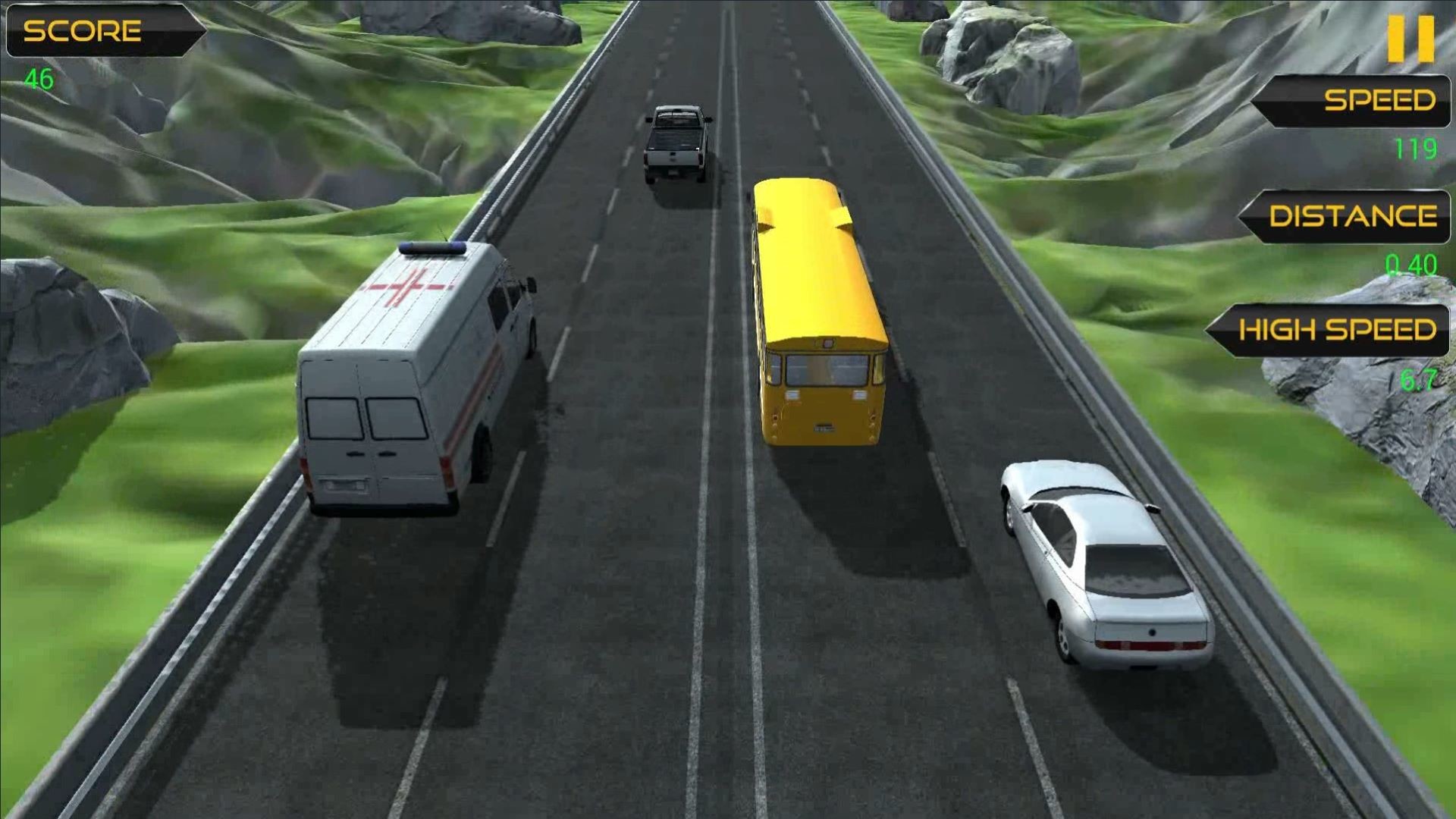The width and height of the screenshot is (1456, 819).
Task: Click the score value 46
Action: [x=38, y=77]
